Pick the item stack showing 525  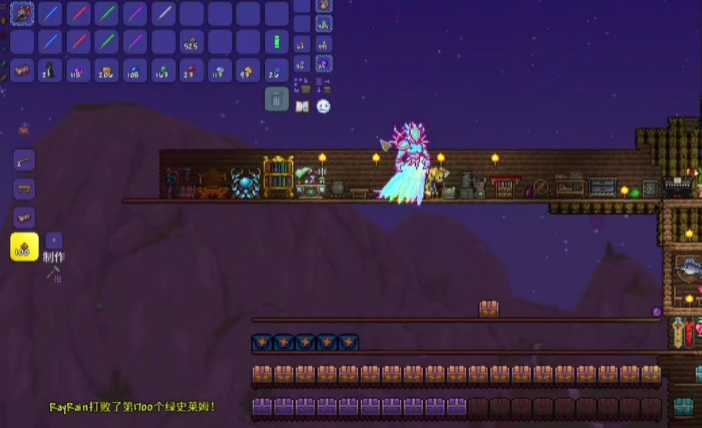point(191,42)
